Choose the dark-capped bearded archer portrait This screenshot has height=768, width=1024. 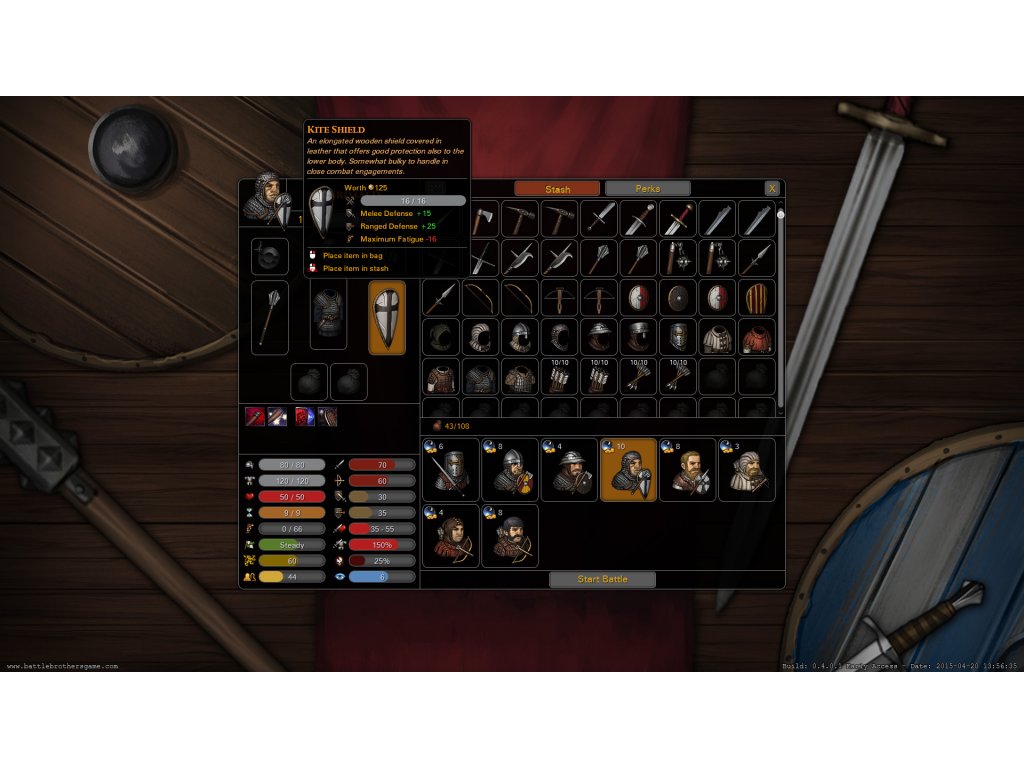[509, 537]
